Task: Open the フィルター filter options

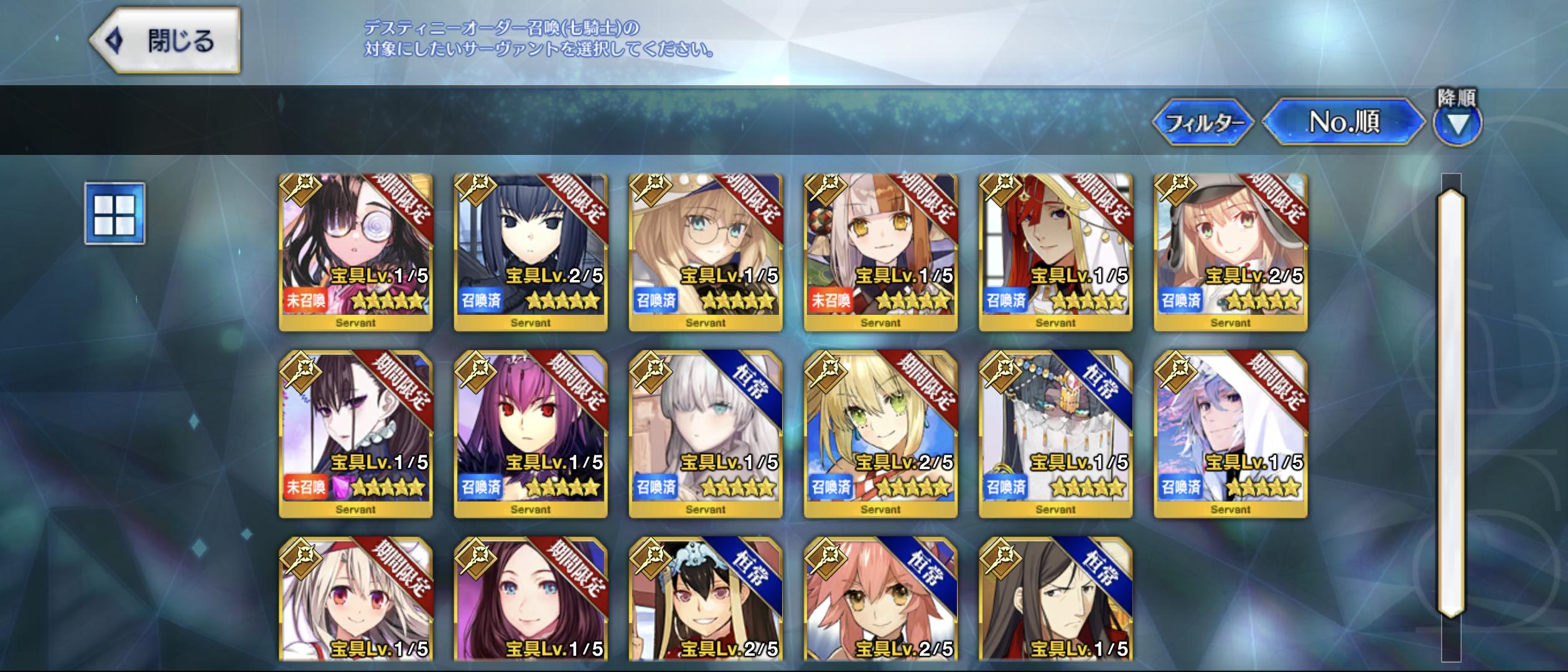Action: pos(1202,123)
